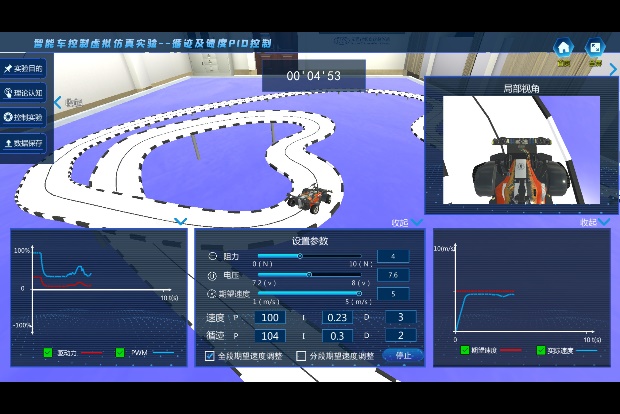Adjust the 阻力 resistance slider
This screenshot has width=620, height=414.
(x=301, y=256)
